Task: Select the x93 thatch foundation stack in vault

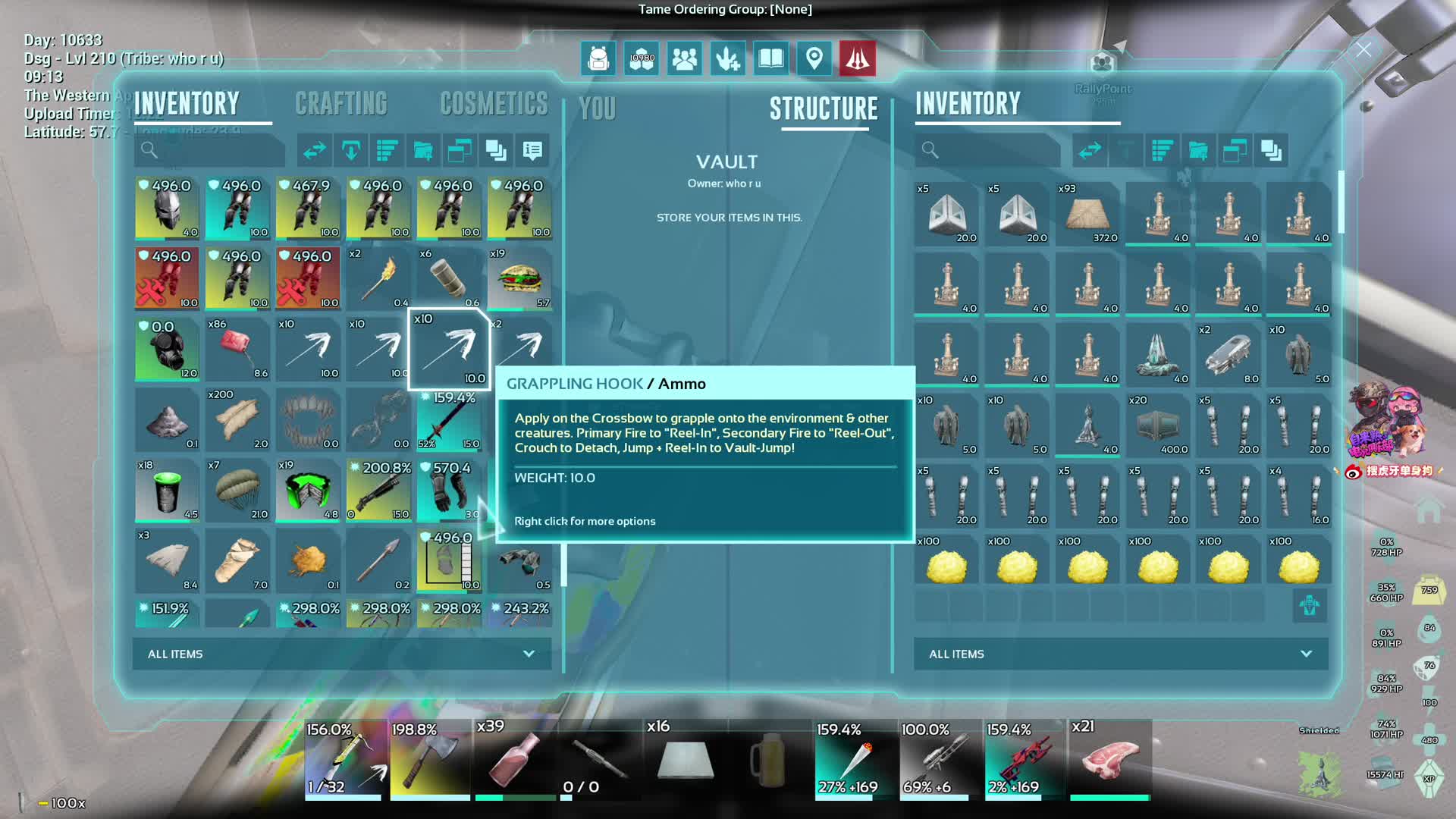Action: [x=1087, y=213]
